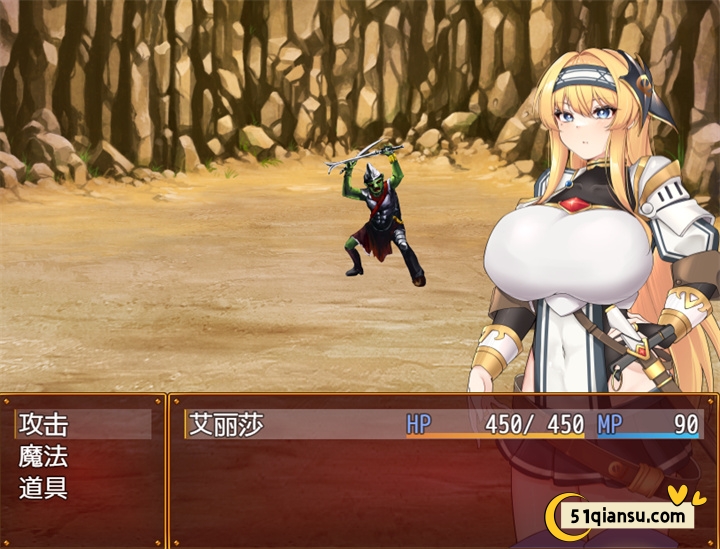Image resolution: width=720 pixels, height=549 pixels.
Task: Open the 道具 items command
Action: pos(45,489)
